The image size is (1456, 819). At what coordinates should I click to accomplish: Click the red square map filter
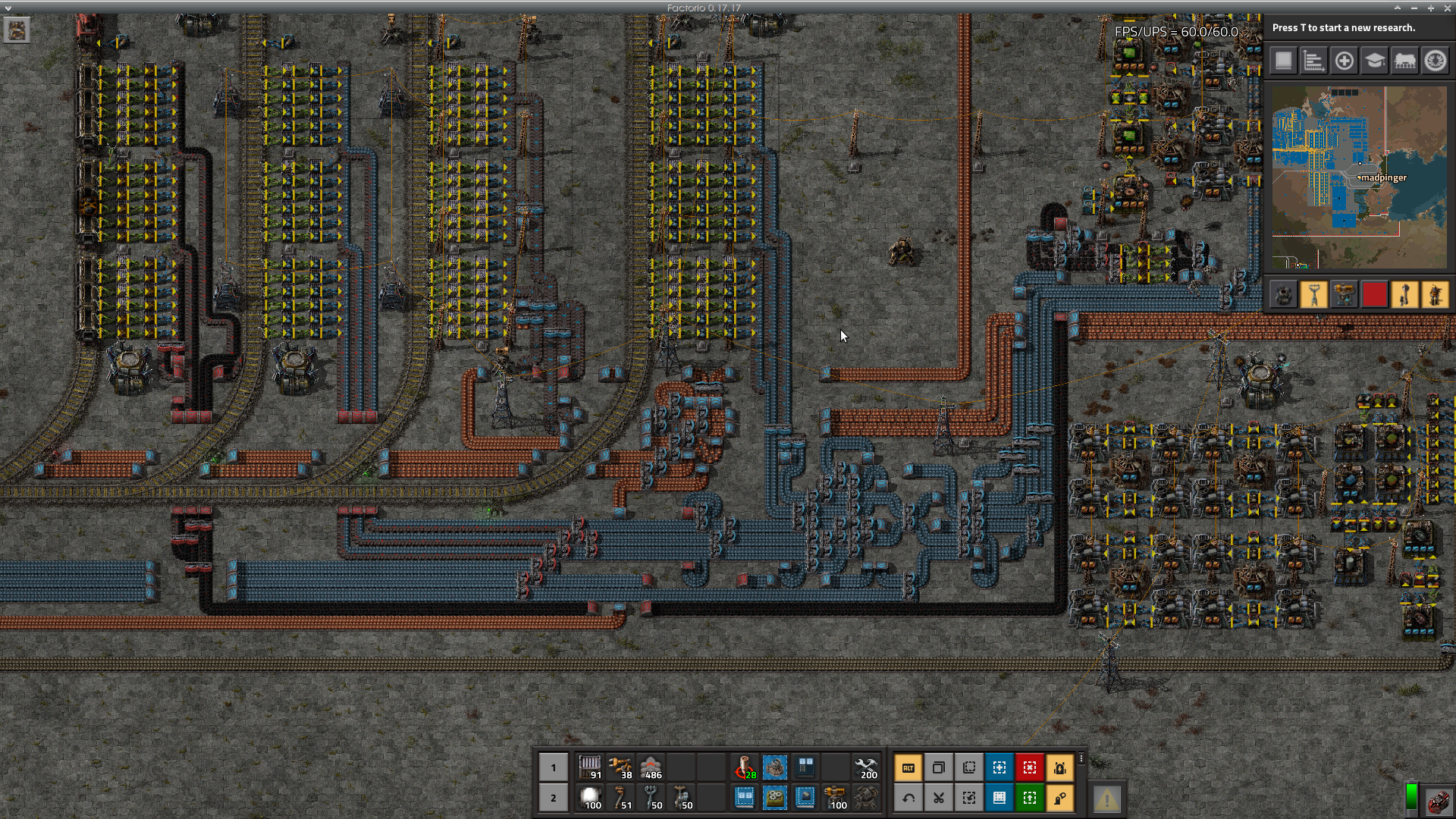pos(1375,294)
